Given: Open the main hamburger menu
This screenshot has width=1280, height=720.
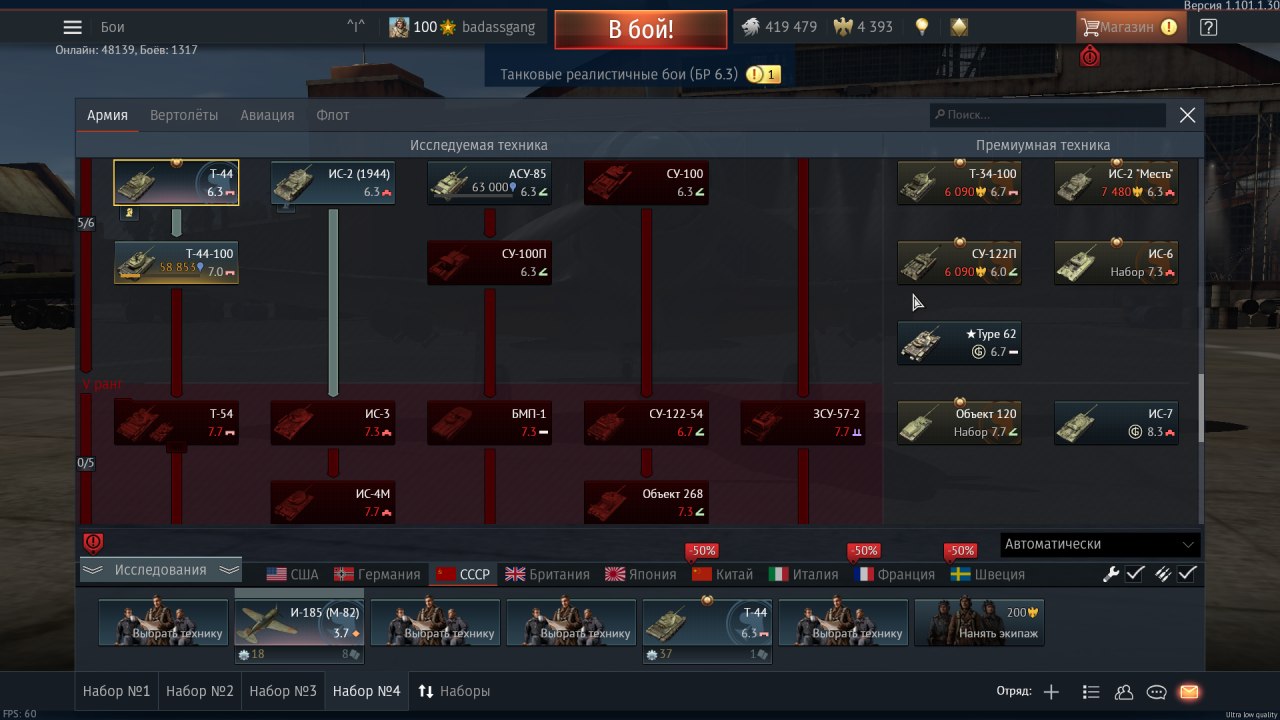Looking at the screenshot, I should coord(72,28).
